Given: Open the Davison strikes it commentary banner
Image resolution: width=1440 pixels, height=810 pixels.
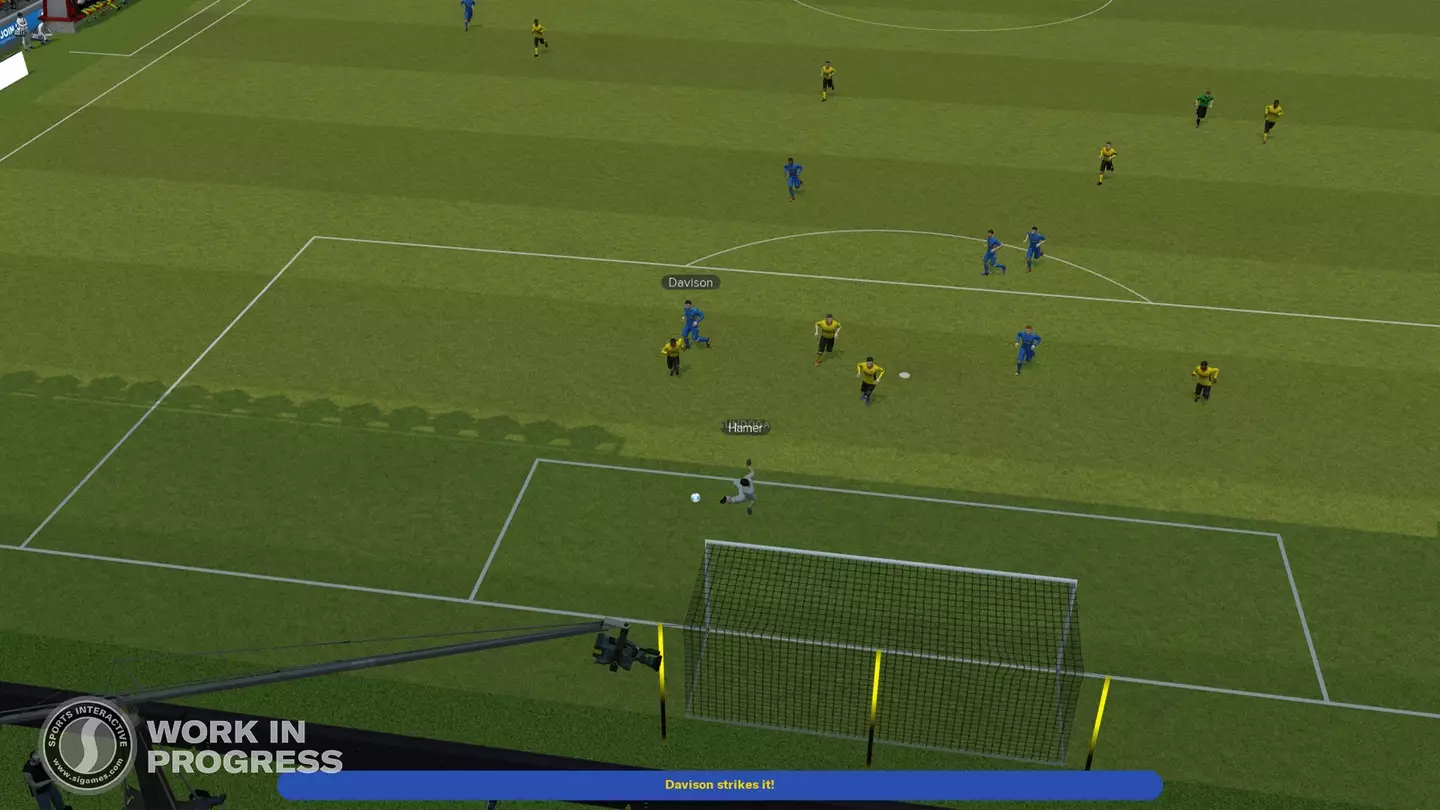Looking at the screenshot, I should 719,785.
